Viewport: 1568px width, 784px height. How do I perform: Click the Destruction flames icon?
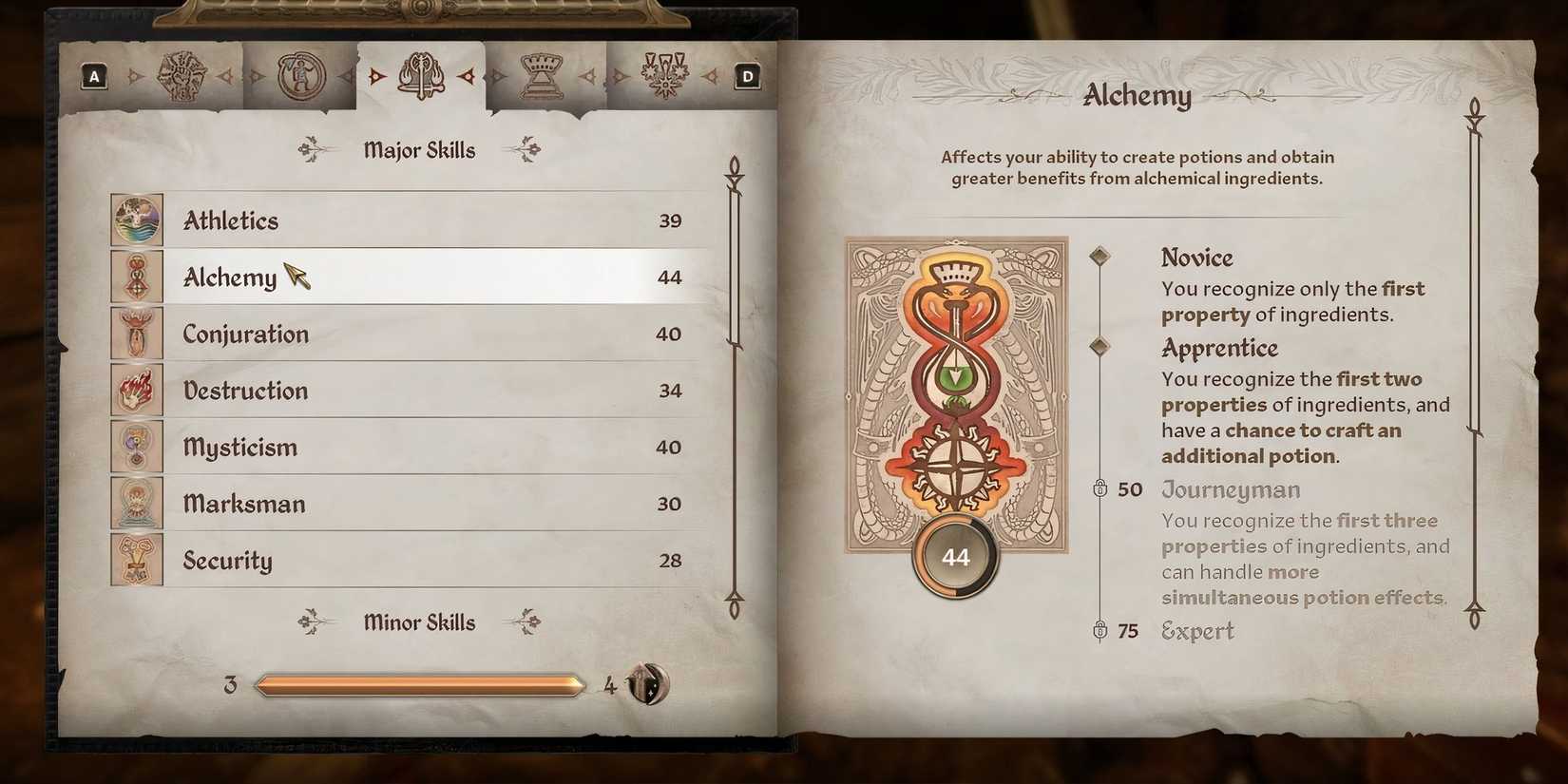point(136,391)
